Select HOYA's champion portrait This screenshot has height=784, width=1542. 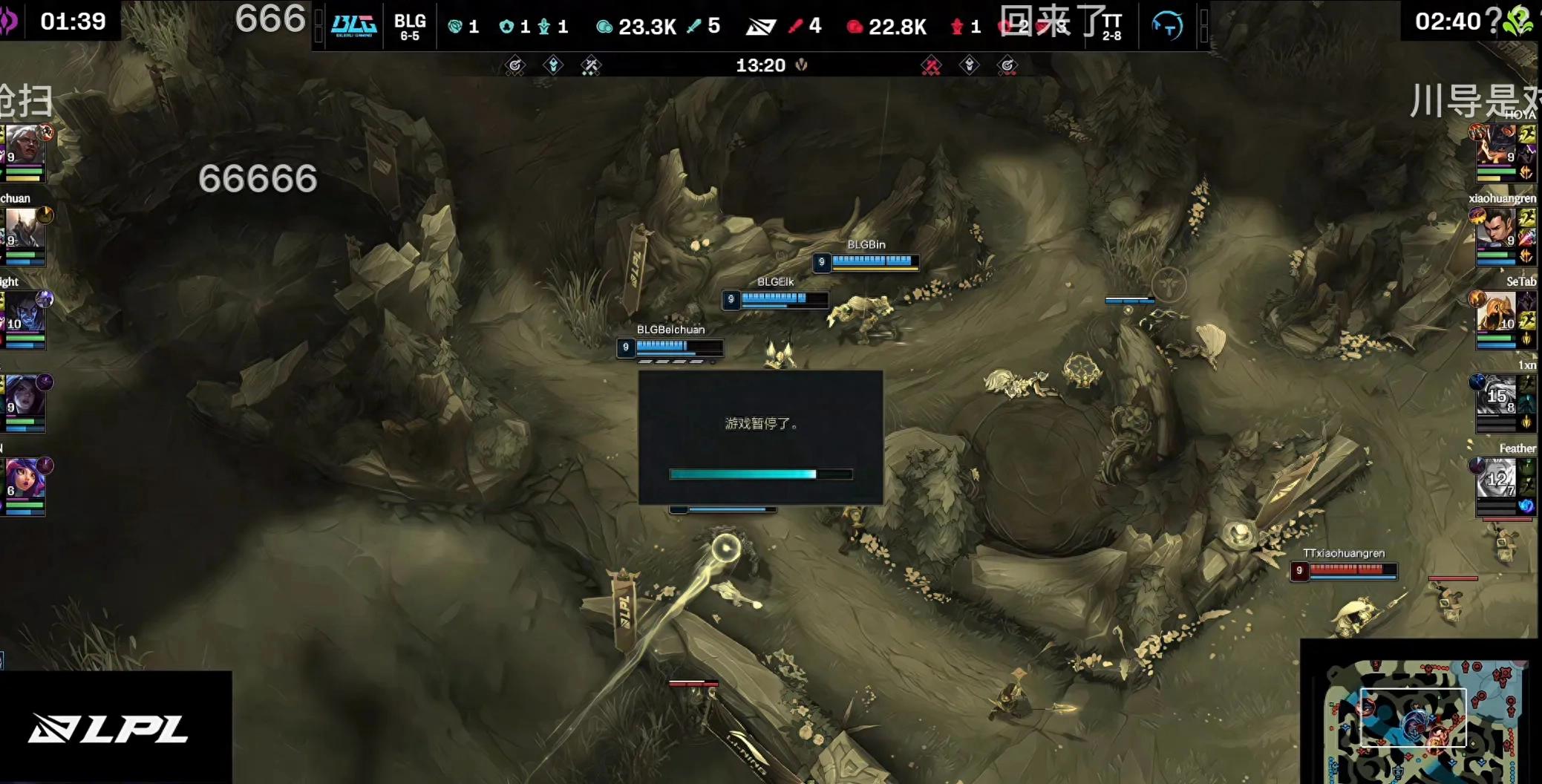coord(1497,145)
